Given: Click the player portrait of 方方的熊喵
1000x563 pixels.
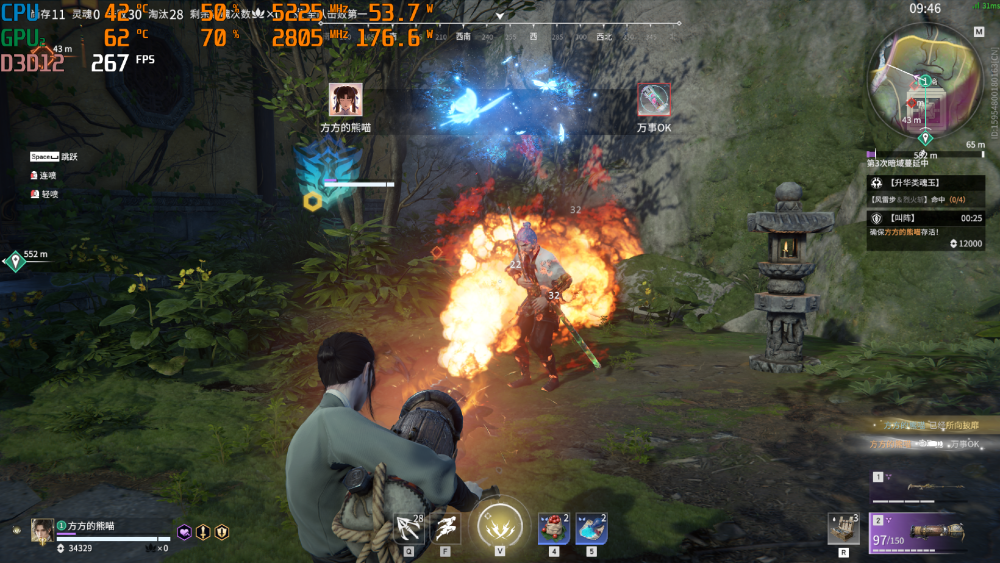Looking at the screenshot, I should coord(43,530).
